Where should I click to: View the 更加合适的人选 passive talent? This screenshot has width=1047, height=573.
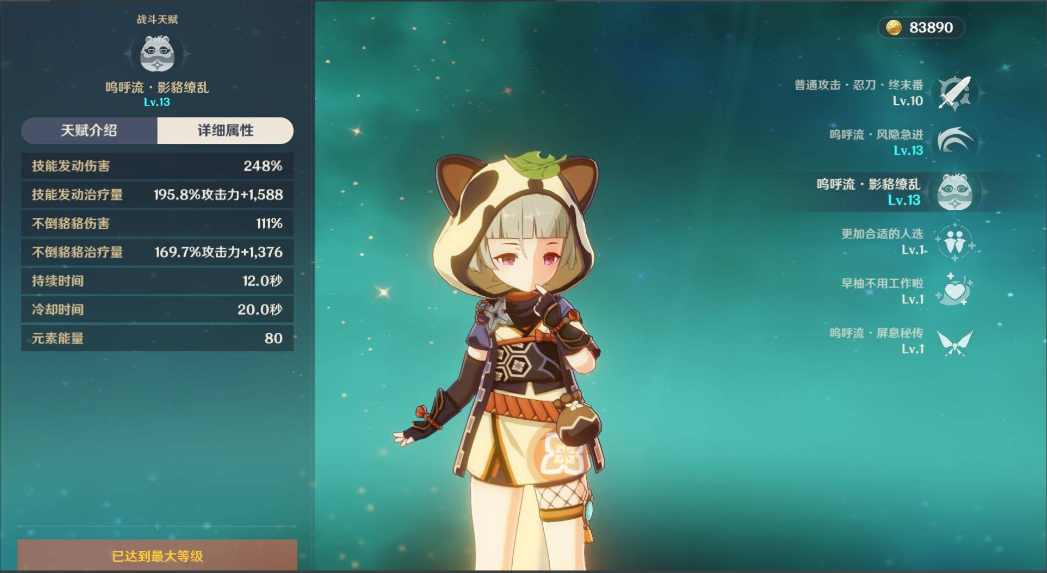pos(954,241)
